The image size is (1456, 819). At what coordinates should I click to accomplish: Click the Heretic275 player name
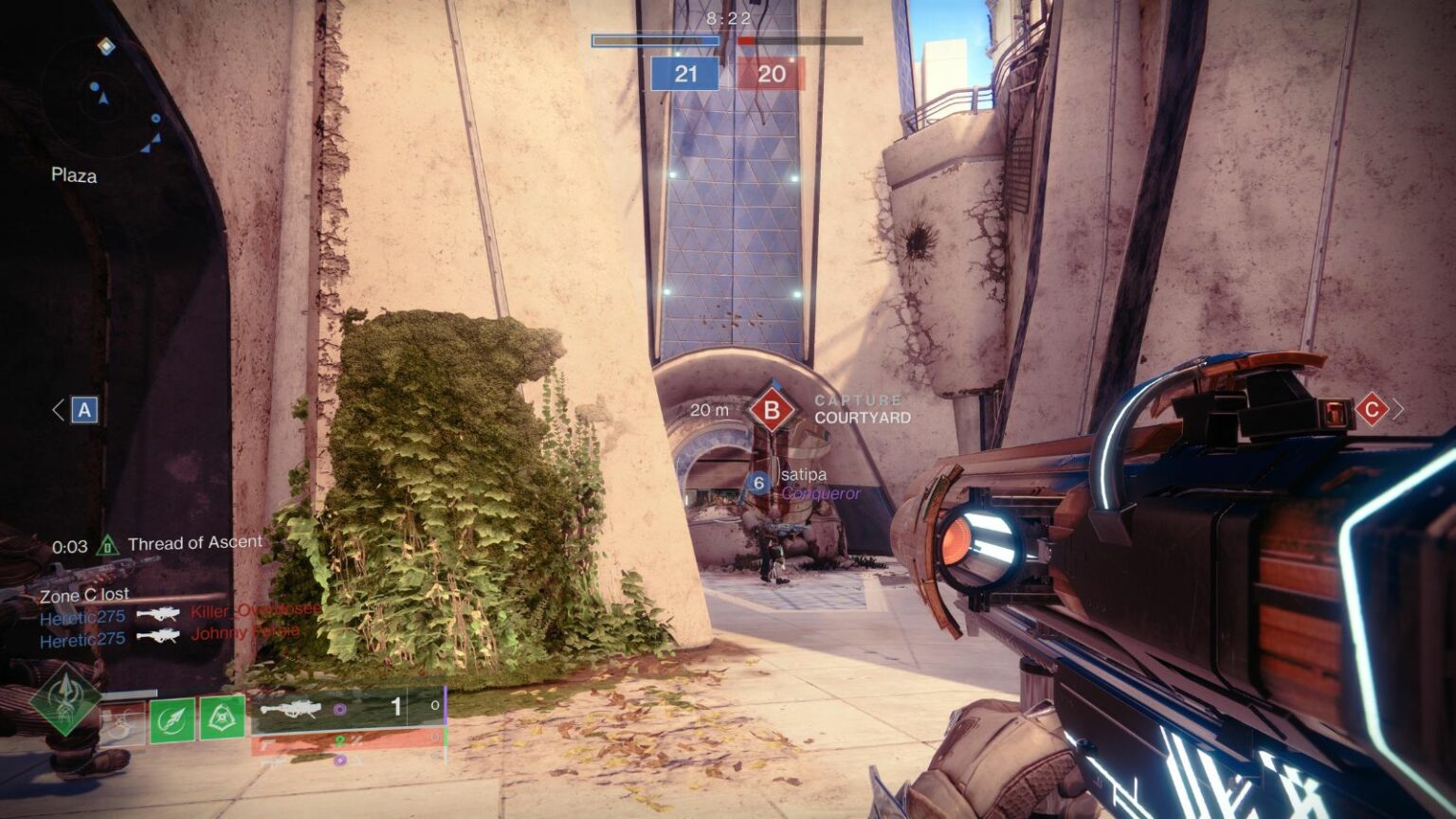(x=81, y=615)
